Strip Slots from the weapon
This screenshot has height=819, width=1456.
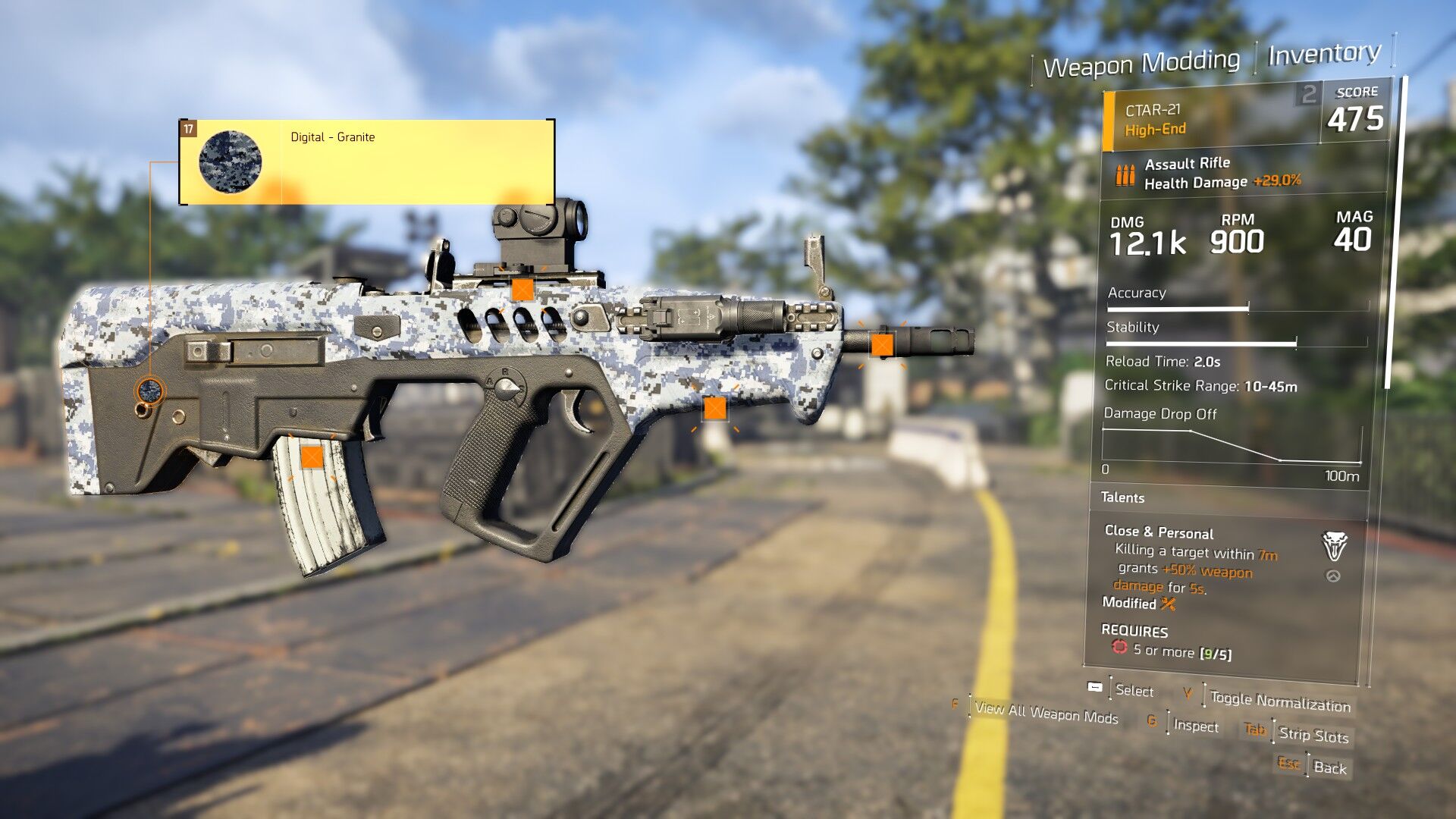click(1313, 734)
